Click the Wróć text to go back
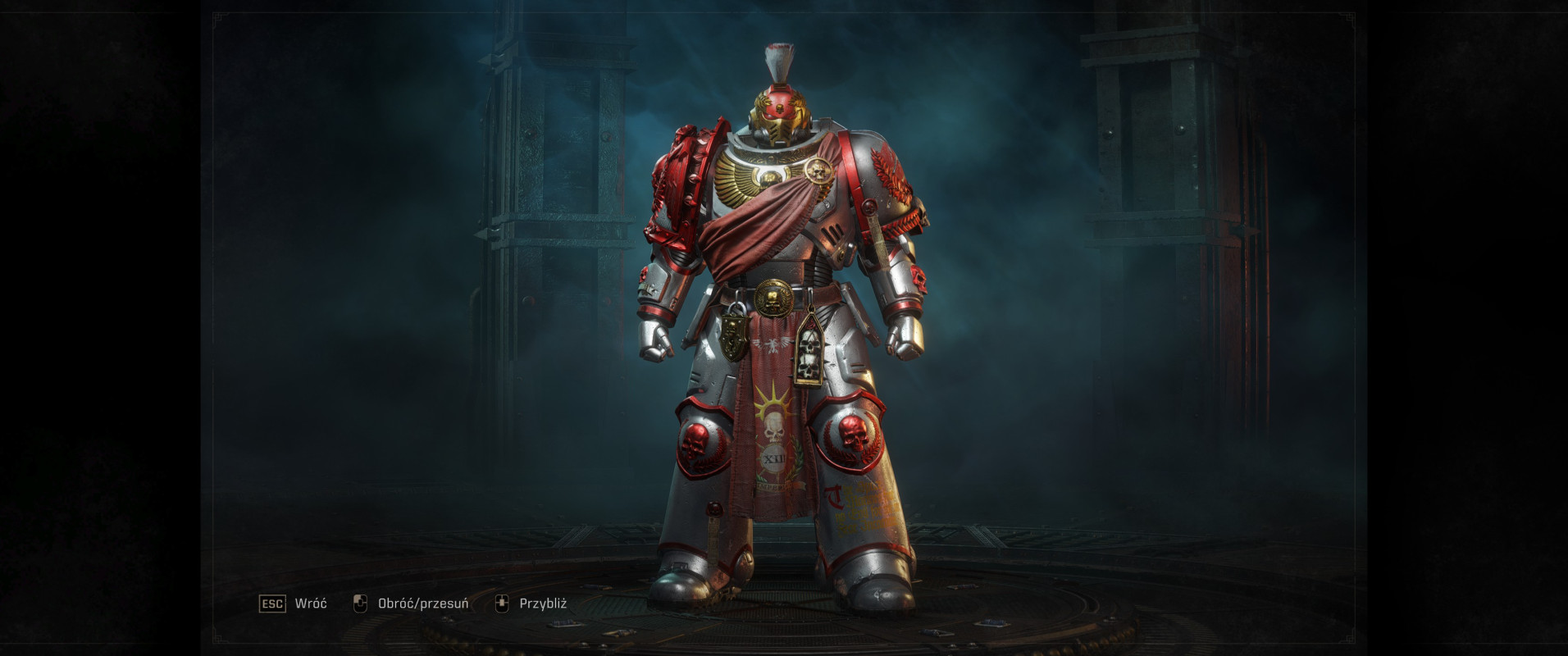 pos(310,604)
